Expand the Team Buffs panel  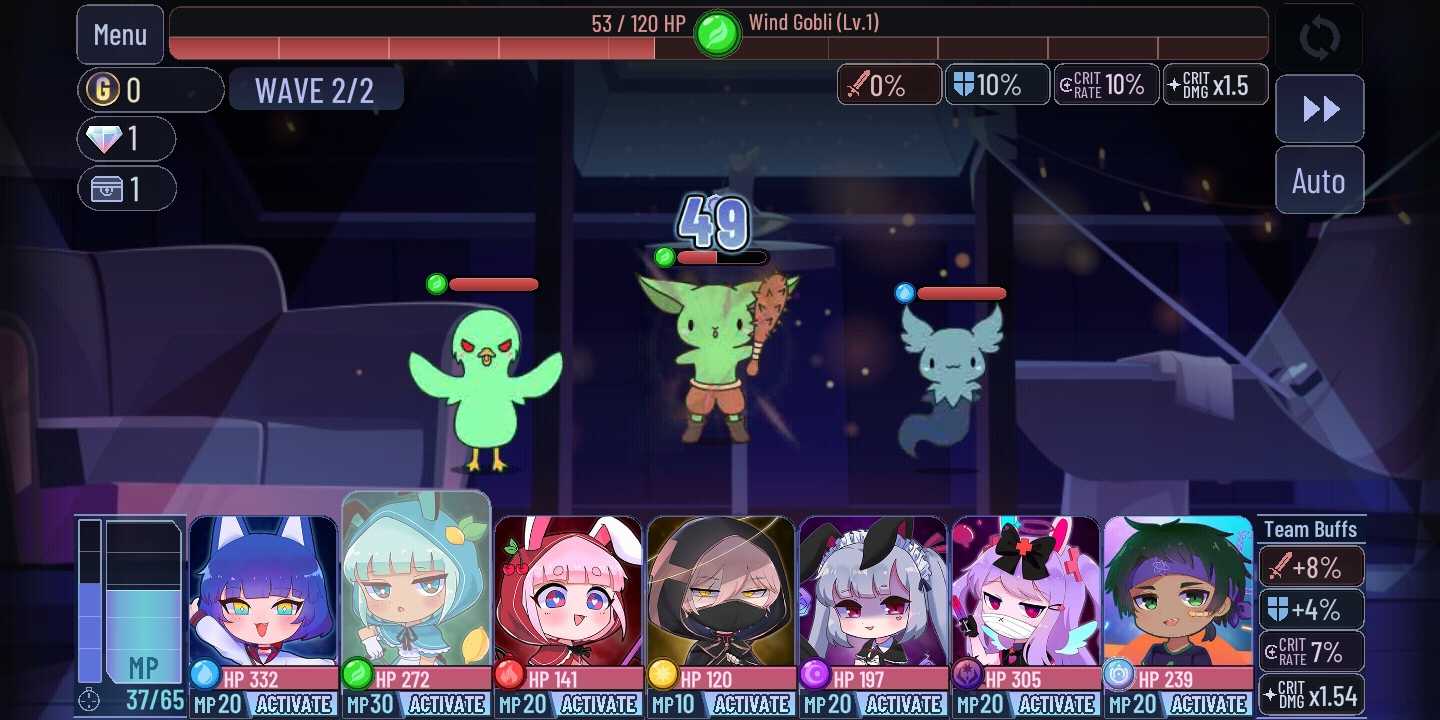click(x=1311, y=529)
